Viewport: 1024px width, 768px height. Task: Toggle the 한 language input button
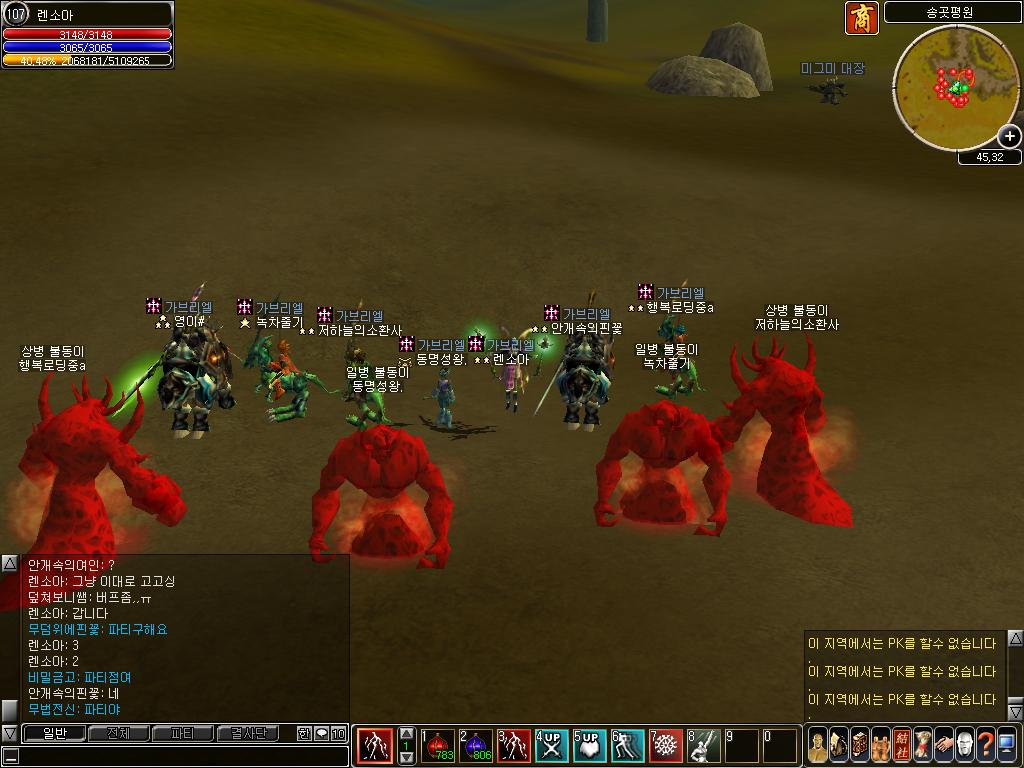click(304, 734)
